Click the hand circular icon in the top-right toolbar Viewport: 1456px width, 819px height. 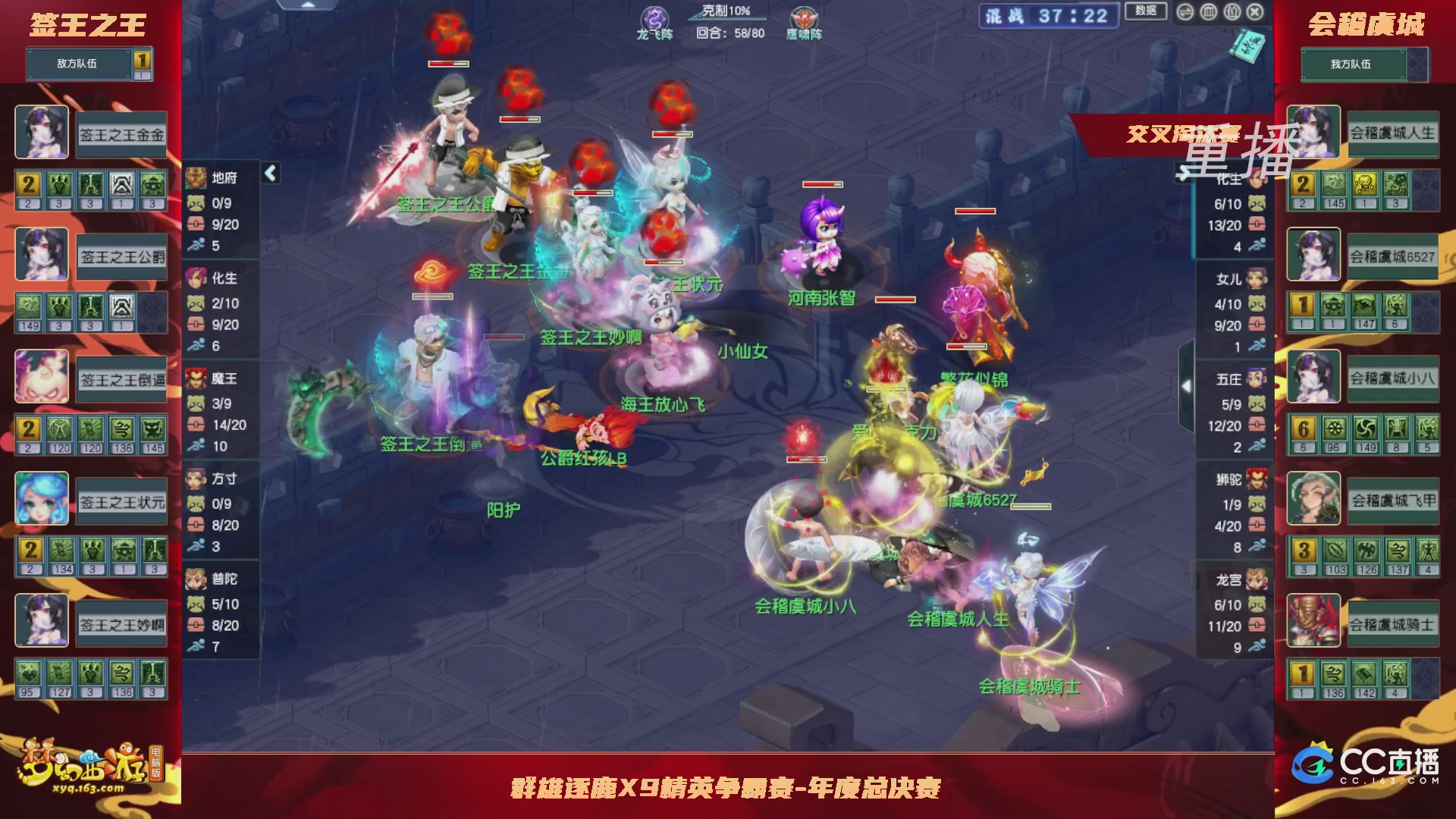coord(1232,12)
